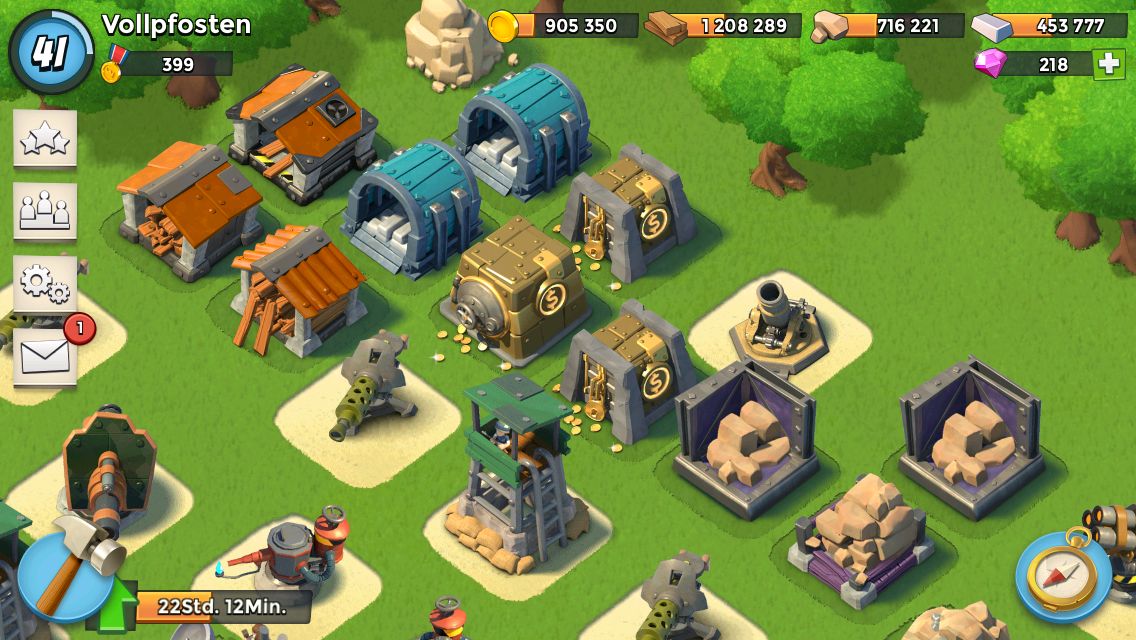Add diamonds with the green plus button

pyautogui.click(x=1108, y=64)
